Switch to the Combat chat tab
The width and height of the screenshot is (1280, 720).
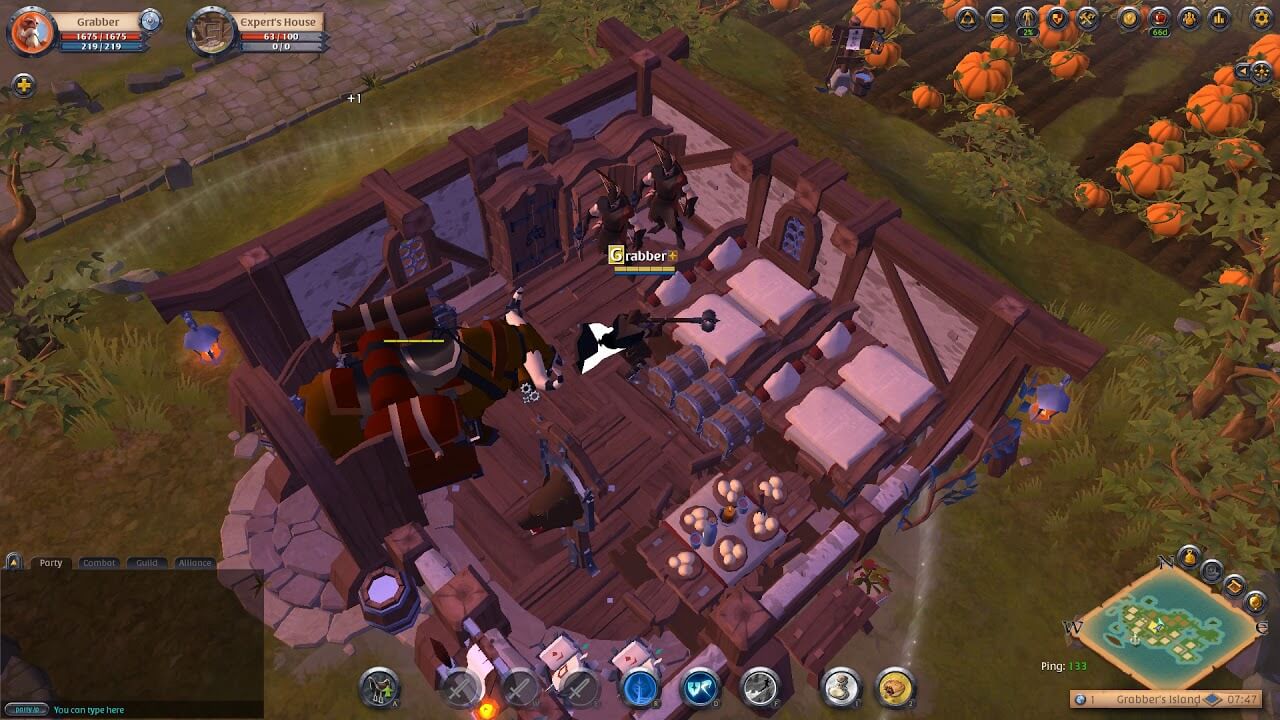pos(99,562)
